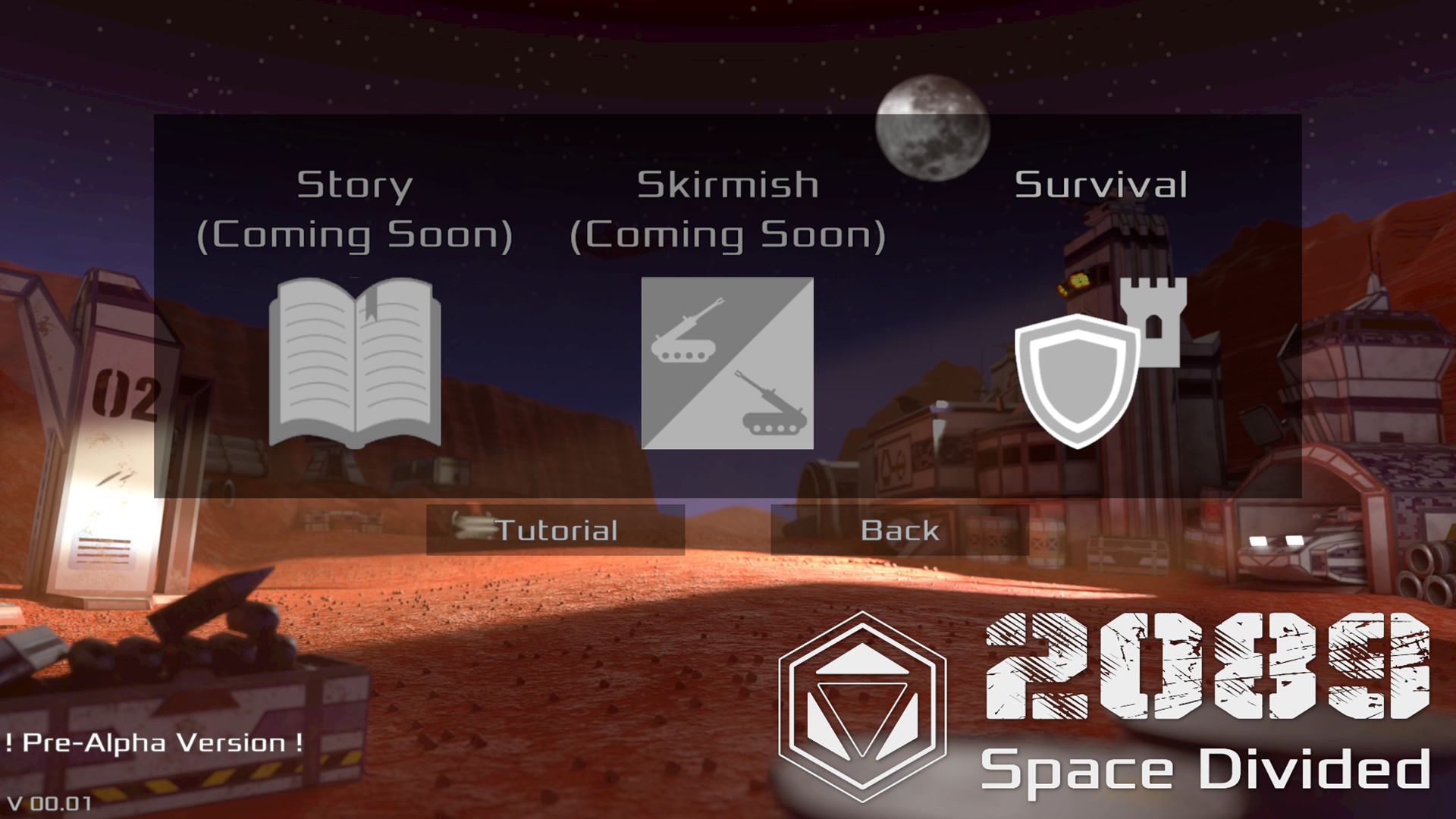Click the Survival shield icon
Image resolution: width=1456 pixels, height=819 pixels.
(1077, 372)
